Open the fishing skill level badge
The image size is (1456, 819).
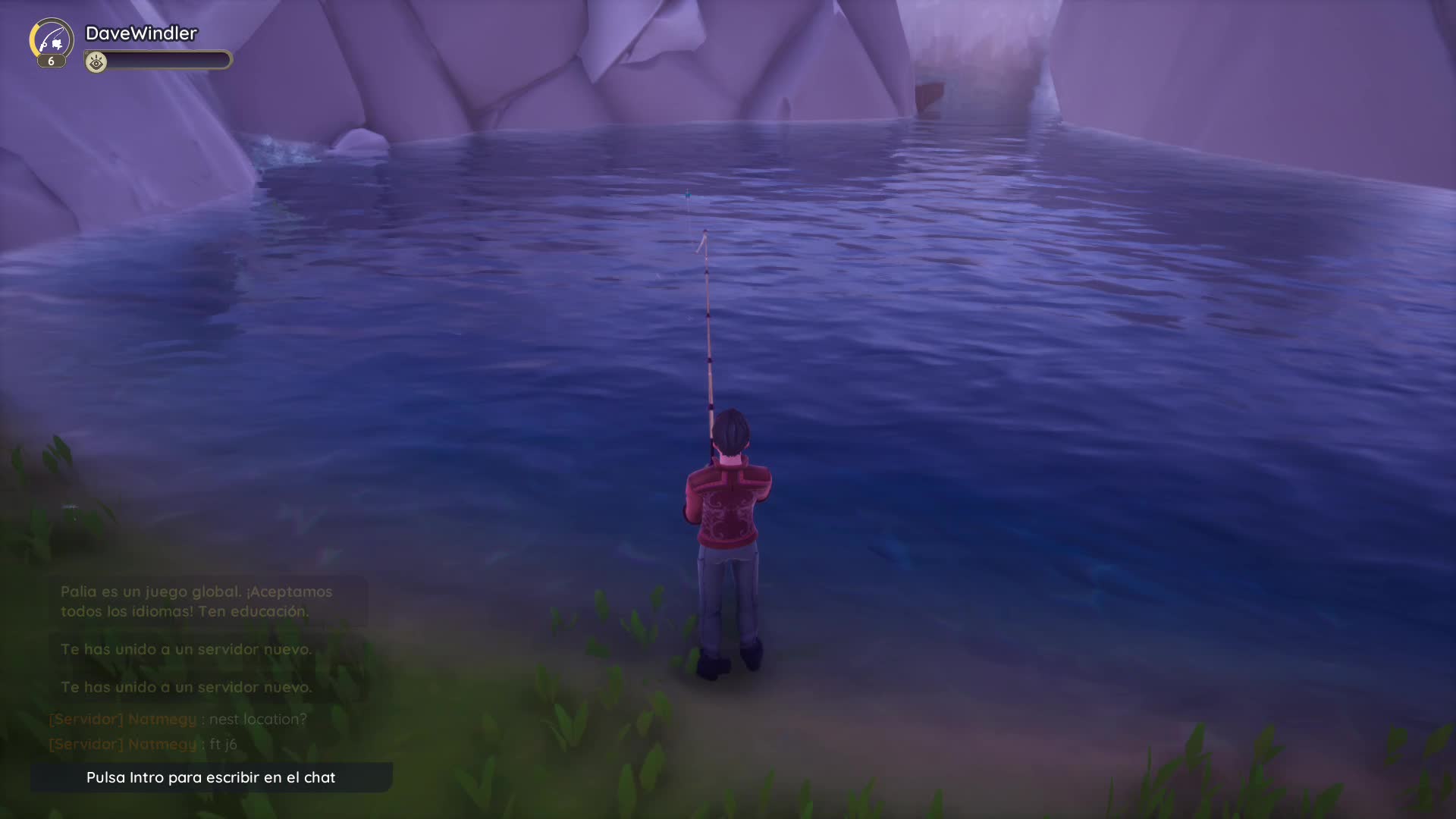tap(52, 42)
